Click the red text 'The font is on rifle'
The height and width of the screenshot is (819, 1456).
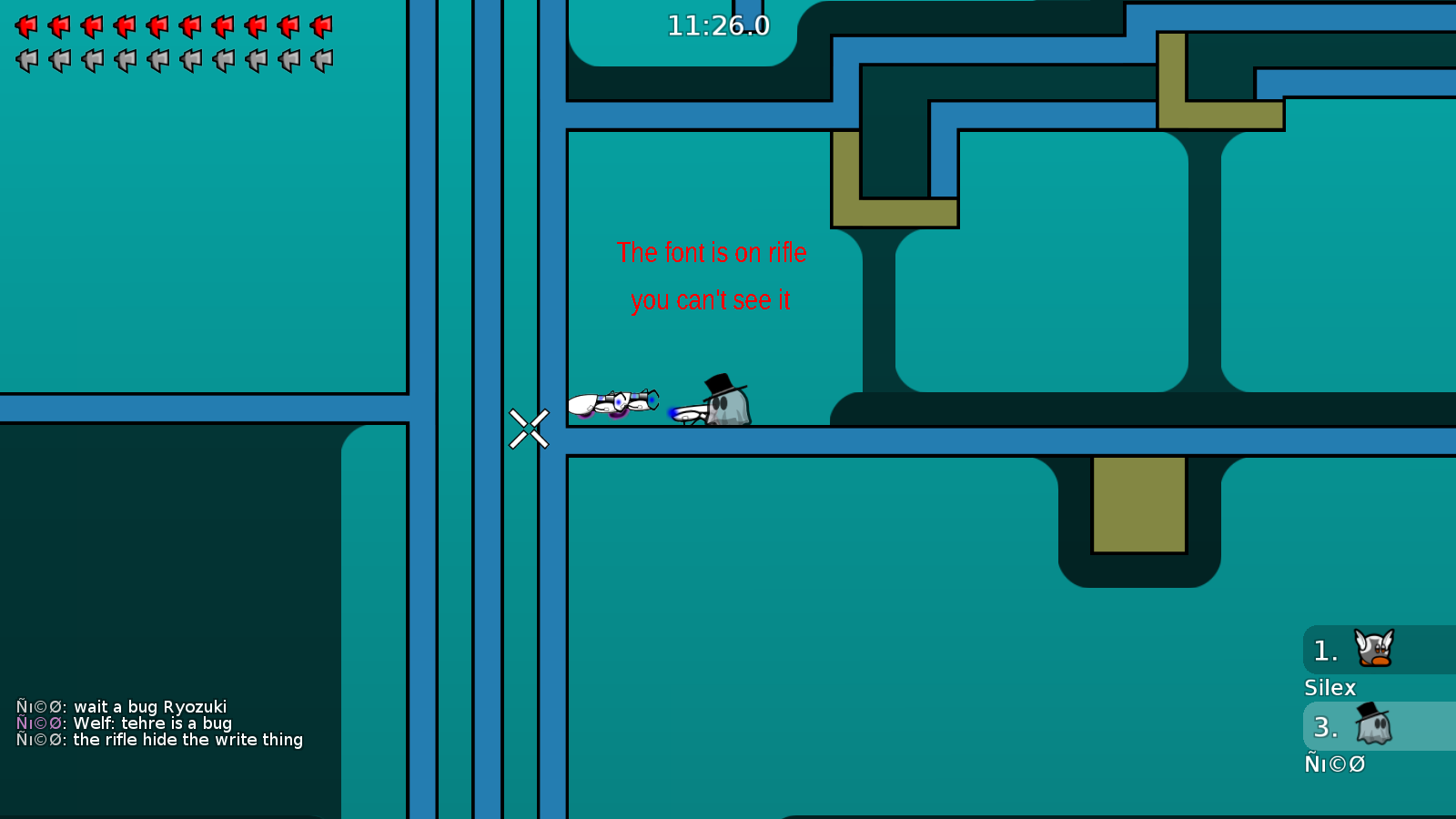click(x=712, y=253)
